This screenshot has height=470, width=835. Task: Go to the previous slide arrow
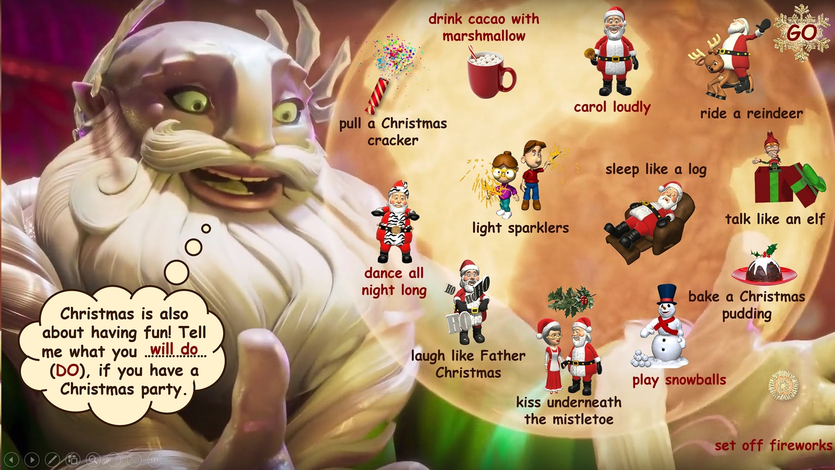12,459
